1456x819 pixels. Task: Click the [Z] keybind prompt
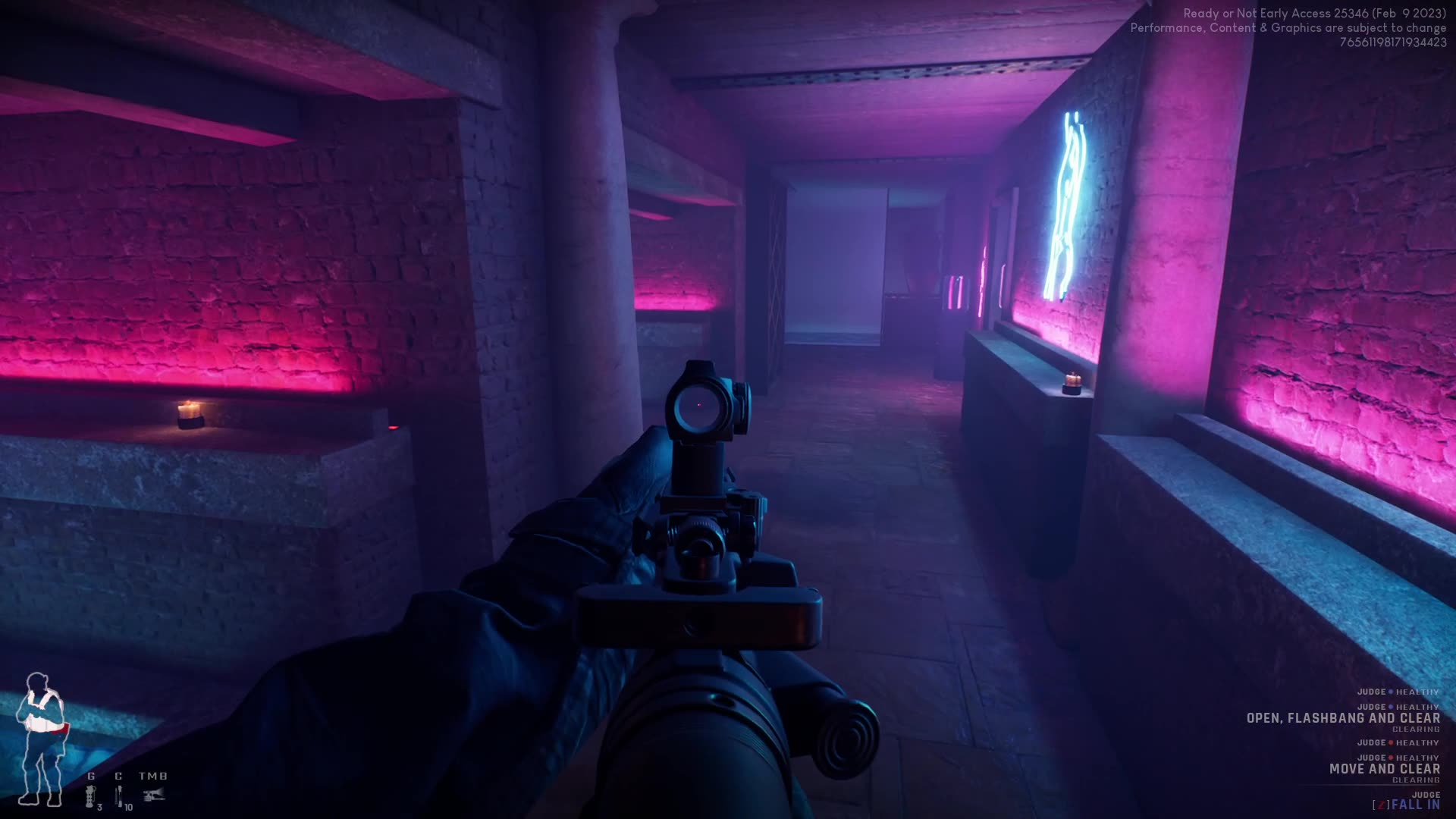click(x=1382, y=805)
